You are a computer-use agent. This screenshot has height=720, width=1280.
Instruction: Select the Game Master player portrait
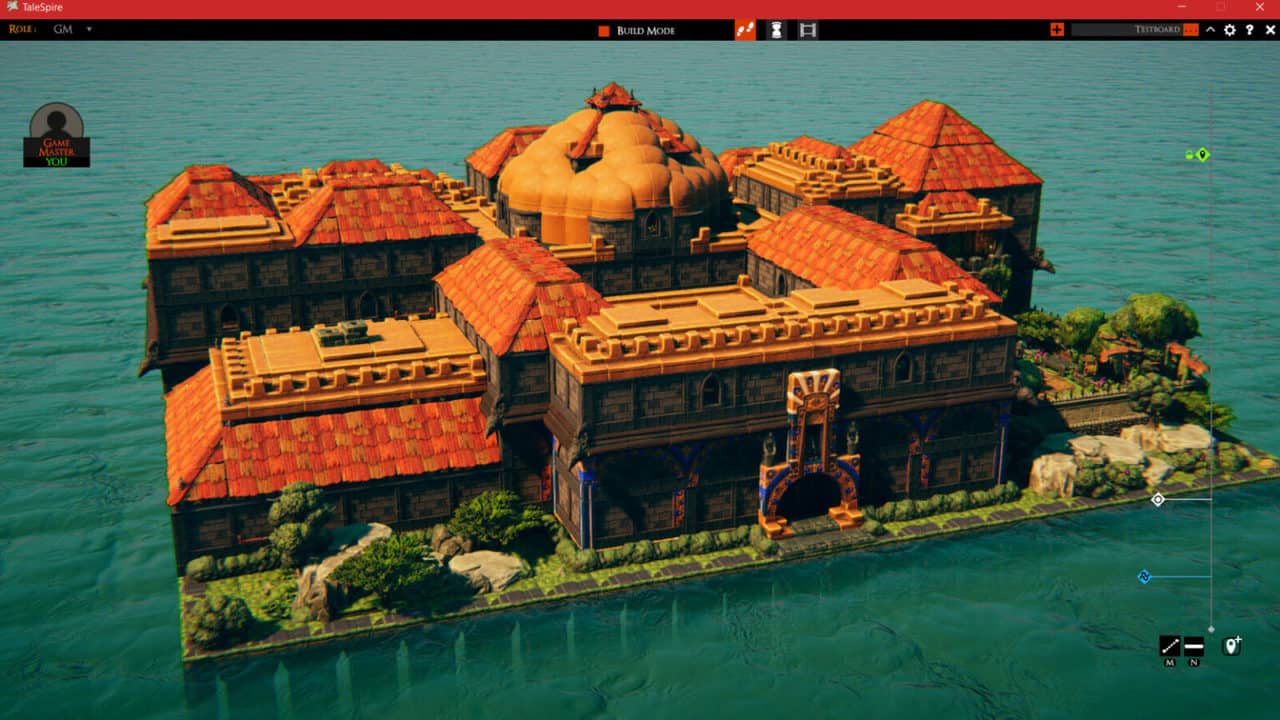pyautogui.click(x=57, y=134)
